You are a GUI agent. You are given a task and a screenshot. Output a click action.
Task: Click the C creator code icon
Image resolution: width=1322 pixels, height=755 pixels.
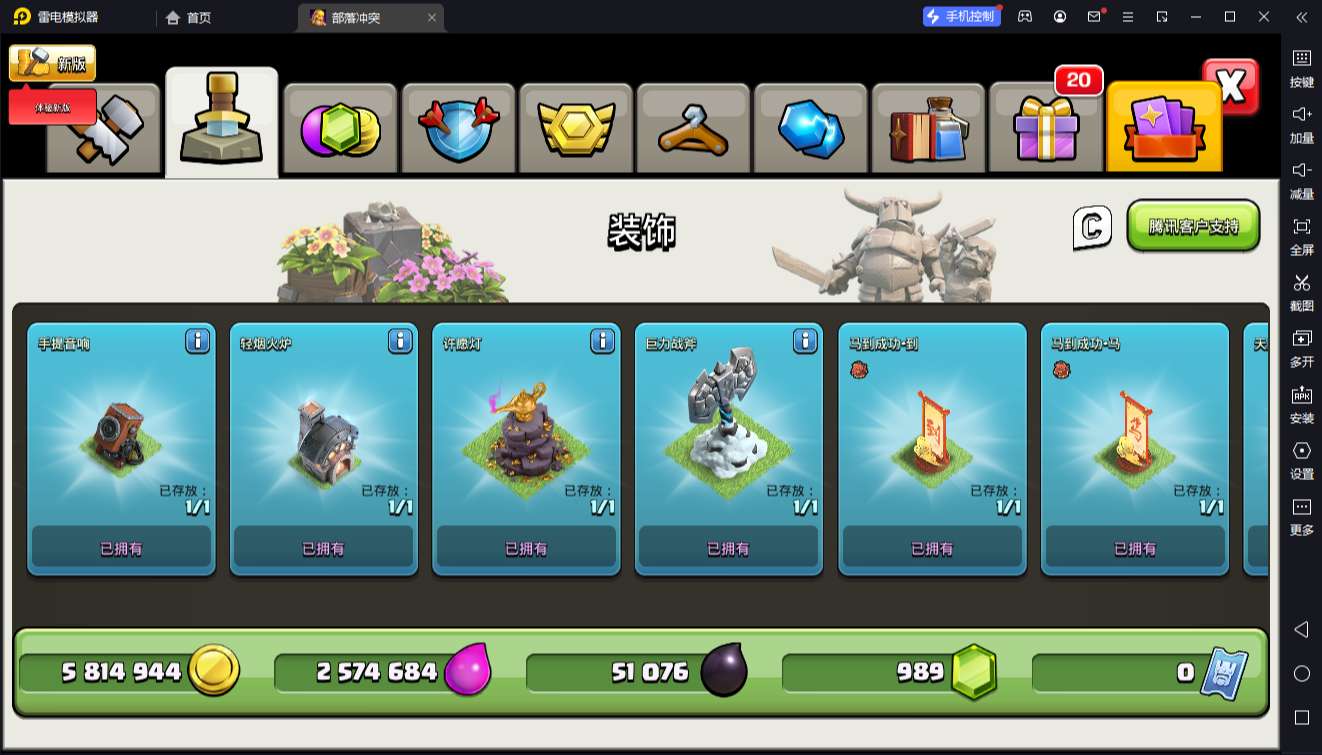[1092, 227]
